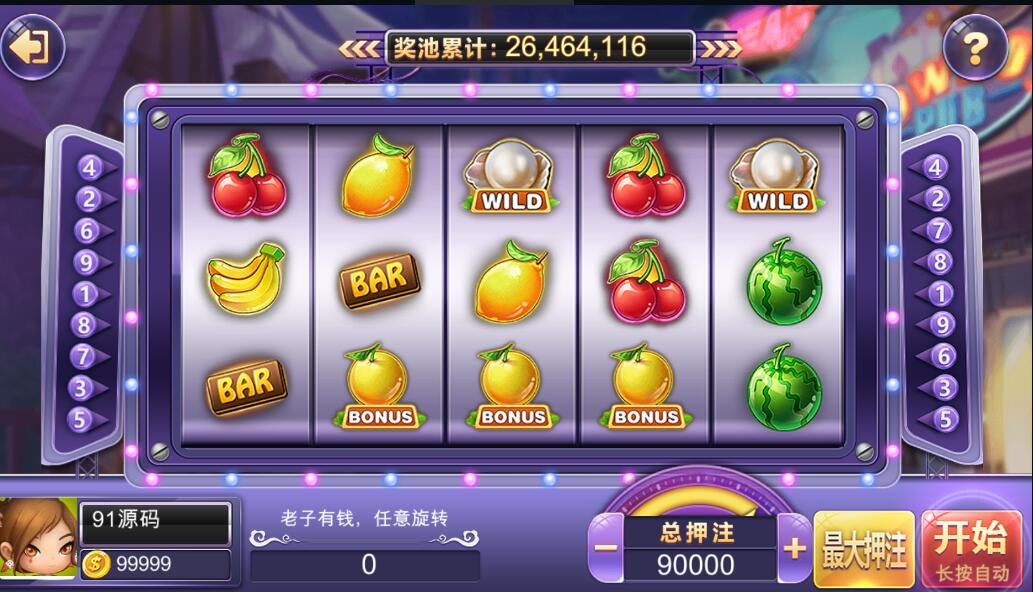Select the 最大押注 max bet button

coord(864,549)
